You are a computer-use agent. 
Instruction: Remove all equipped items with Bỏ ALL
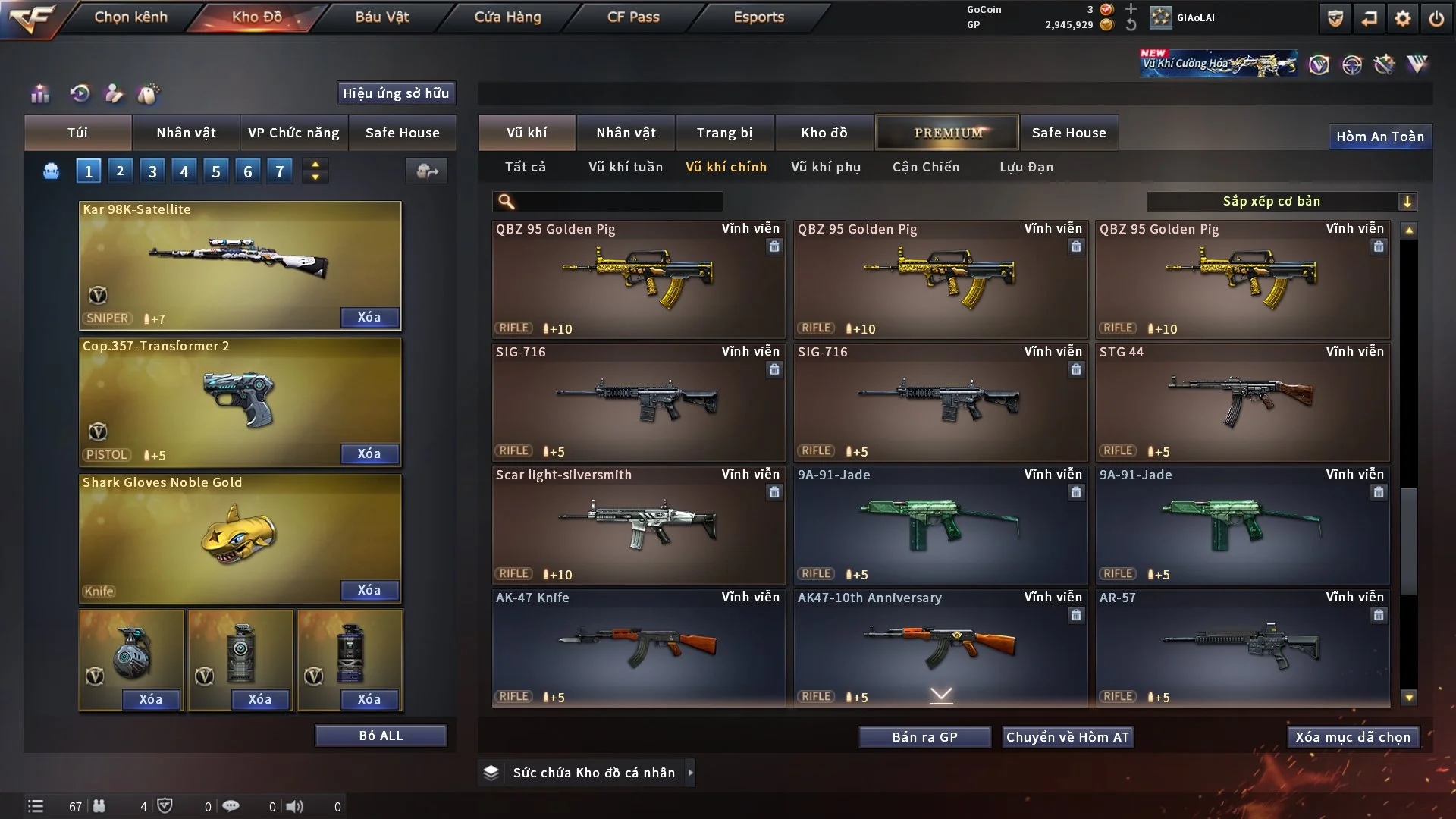tap(381, 736)
